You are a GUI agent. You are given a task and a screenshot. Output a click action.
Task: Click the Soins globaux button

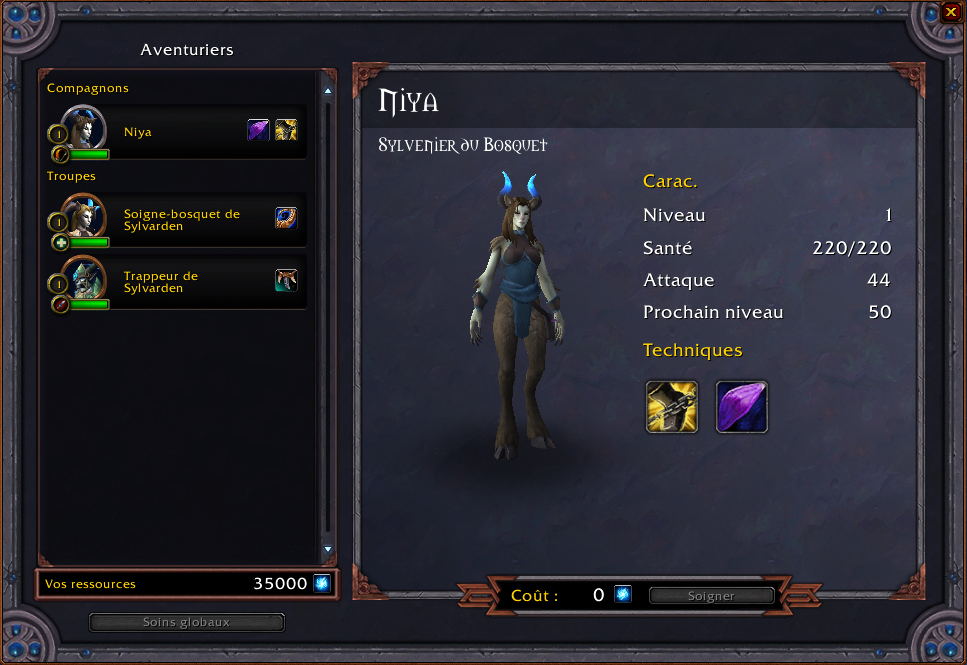pos(187,622)
